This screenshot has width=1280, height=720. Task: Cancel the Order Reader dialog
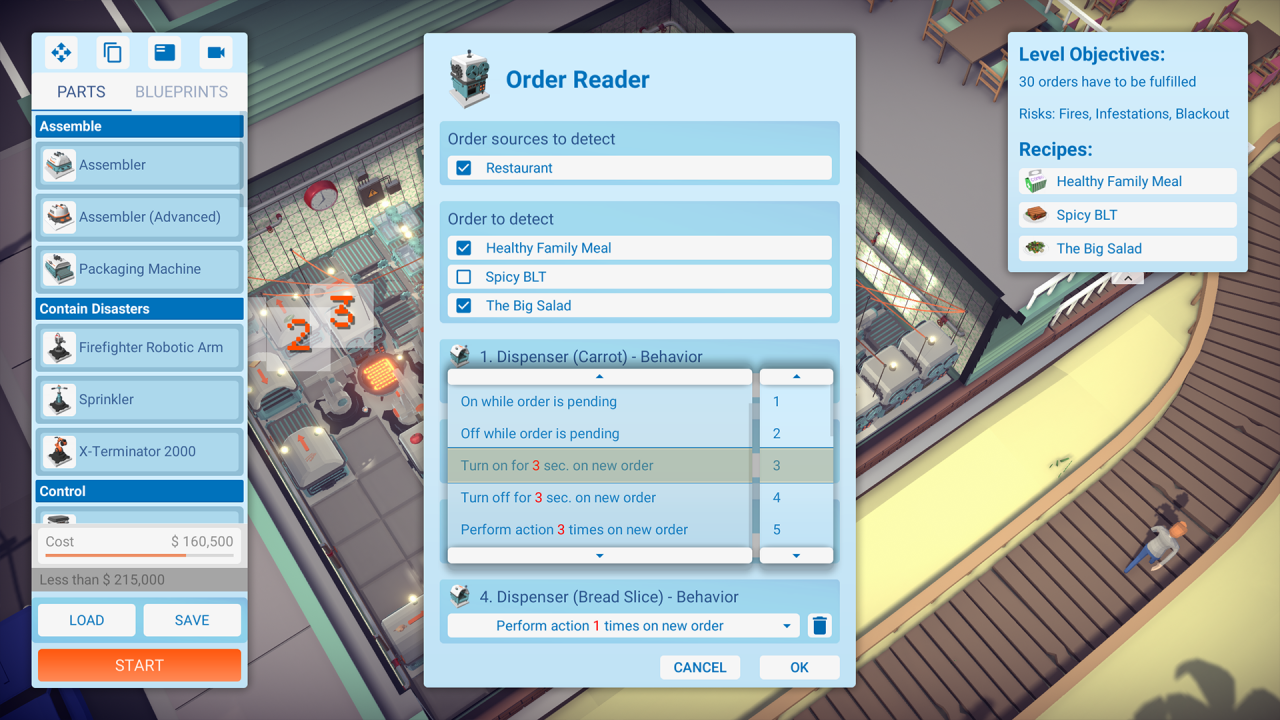tap(699, 667)
